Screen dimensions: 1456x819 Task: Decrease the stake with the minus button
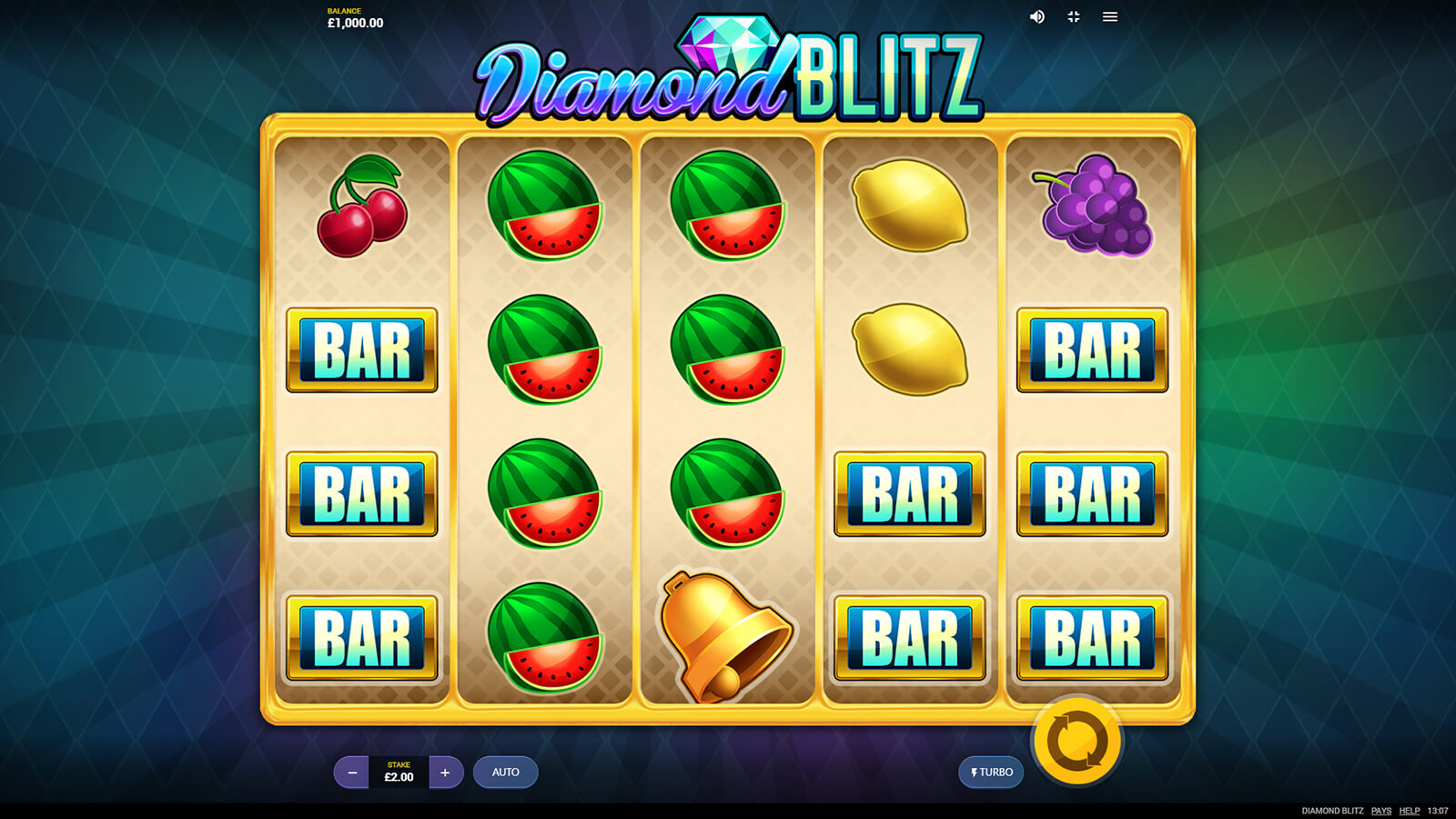click(x=352, y=773)
